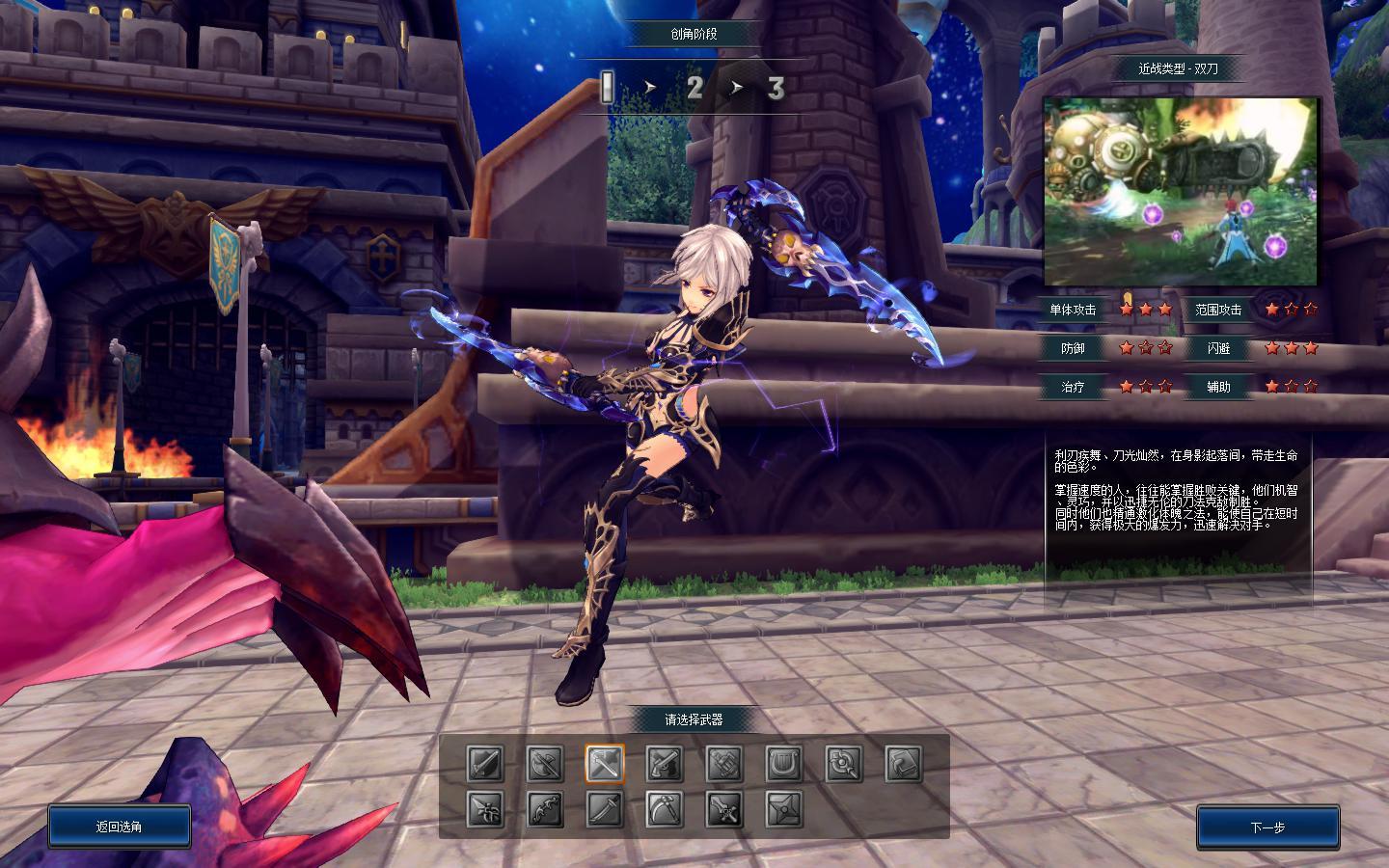Select the sword and shield weapon
The width and height of the screenshot is (1389, 868).
(485, 765)
